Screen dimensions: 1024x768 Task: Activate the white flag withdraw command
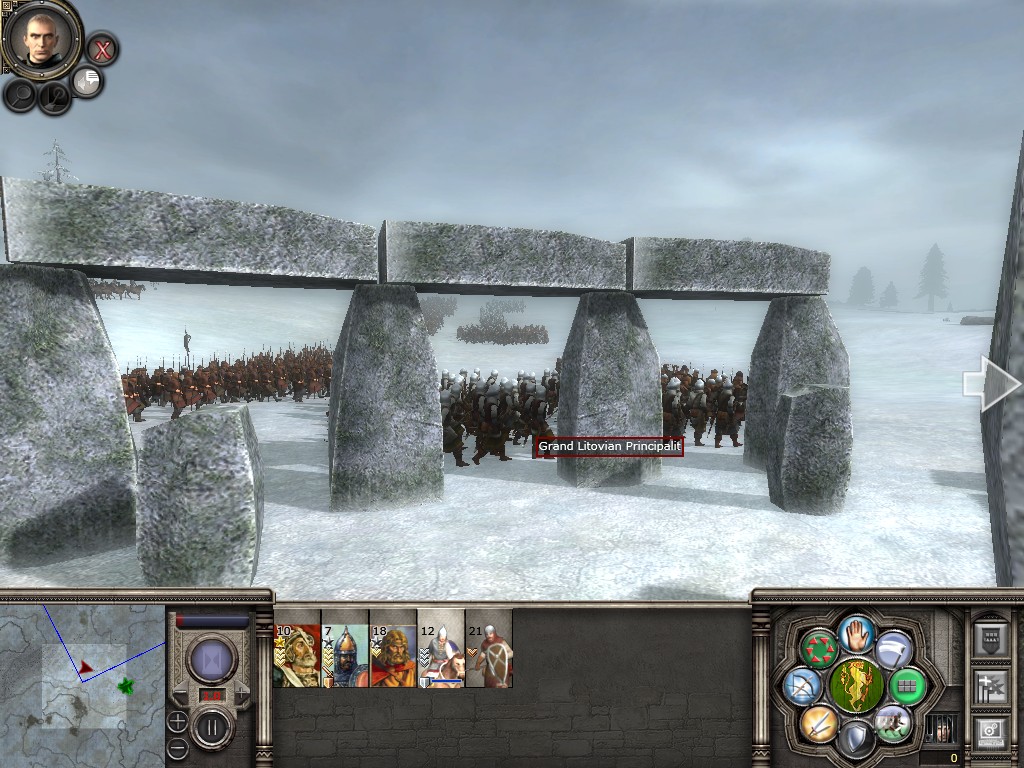coord(895,650)
